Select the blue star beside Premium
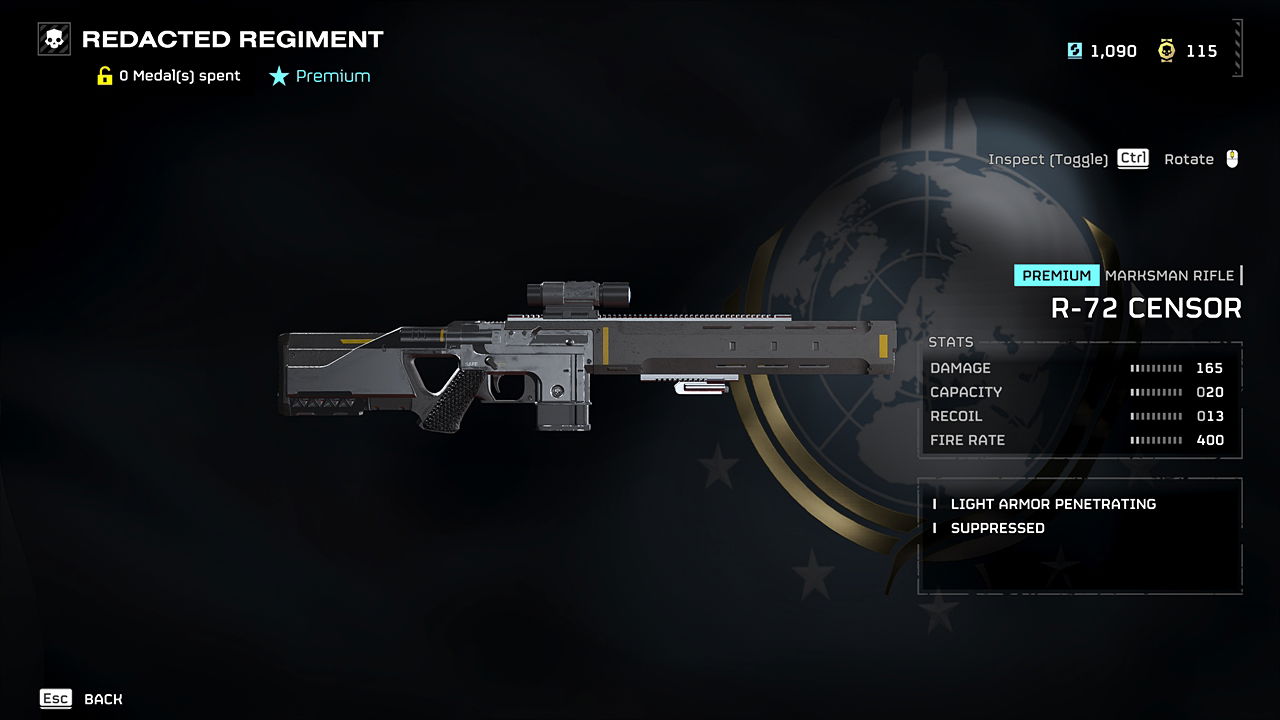 pyautogui.click(x=279, y=75)
